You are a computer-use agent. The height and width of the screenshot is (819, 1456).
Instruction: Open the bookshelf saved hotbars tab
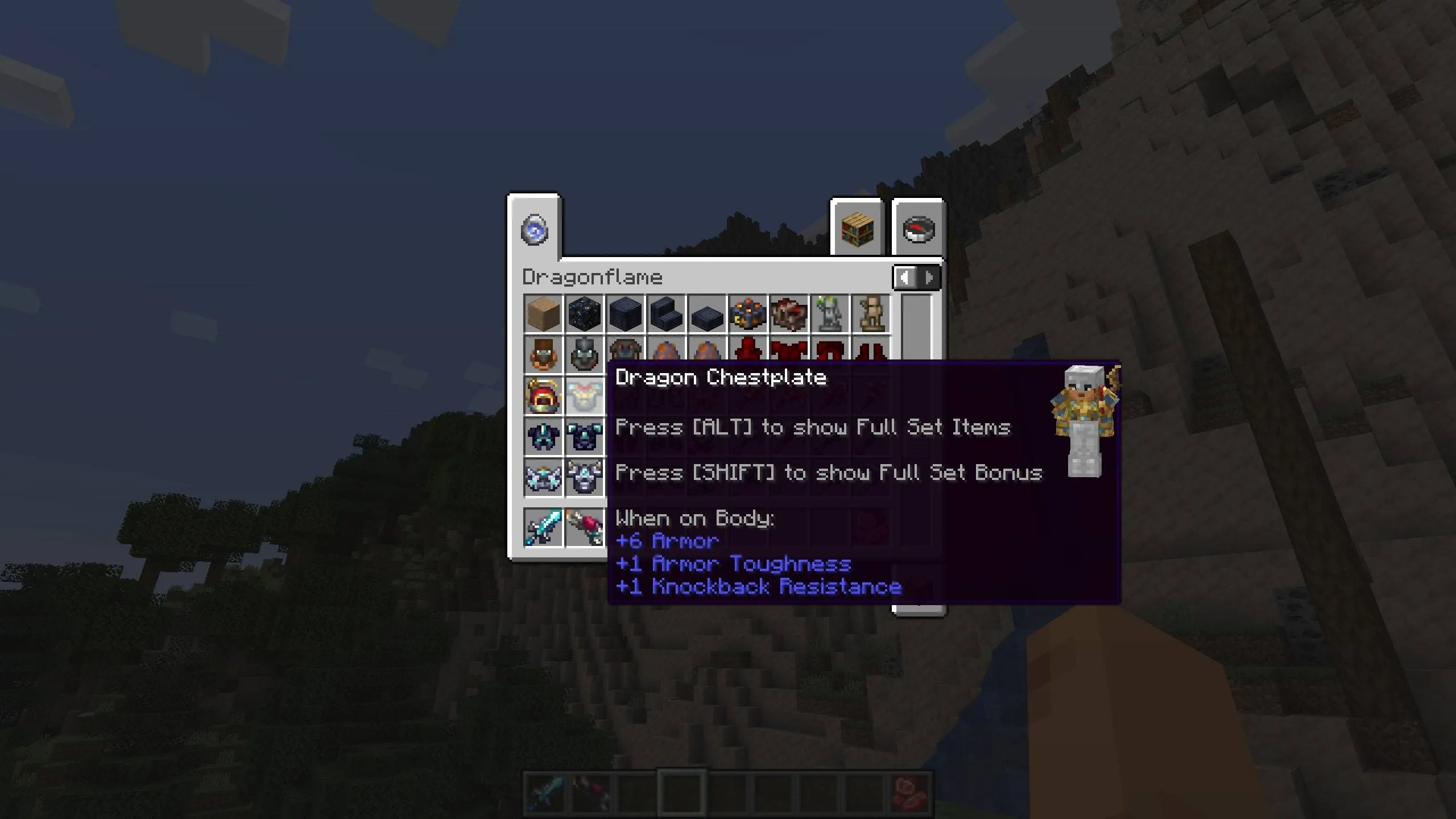coord(858,229)
